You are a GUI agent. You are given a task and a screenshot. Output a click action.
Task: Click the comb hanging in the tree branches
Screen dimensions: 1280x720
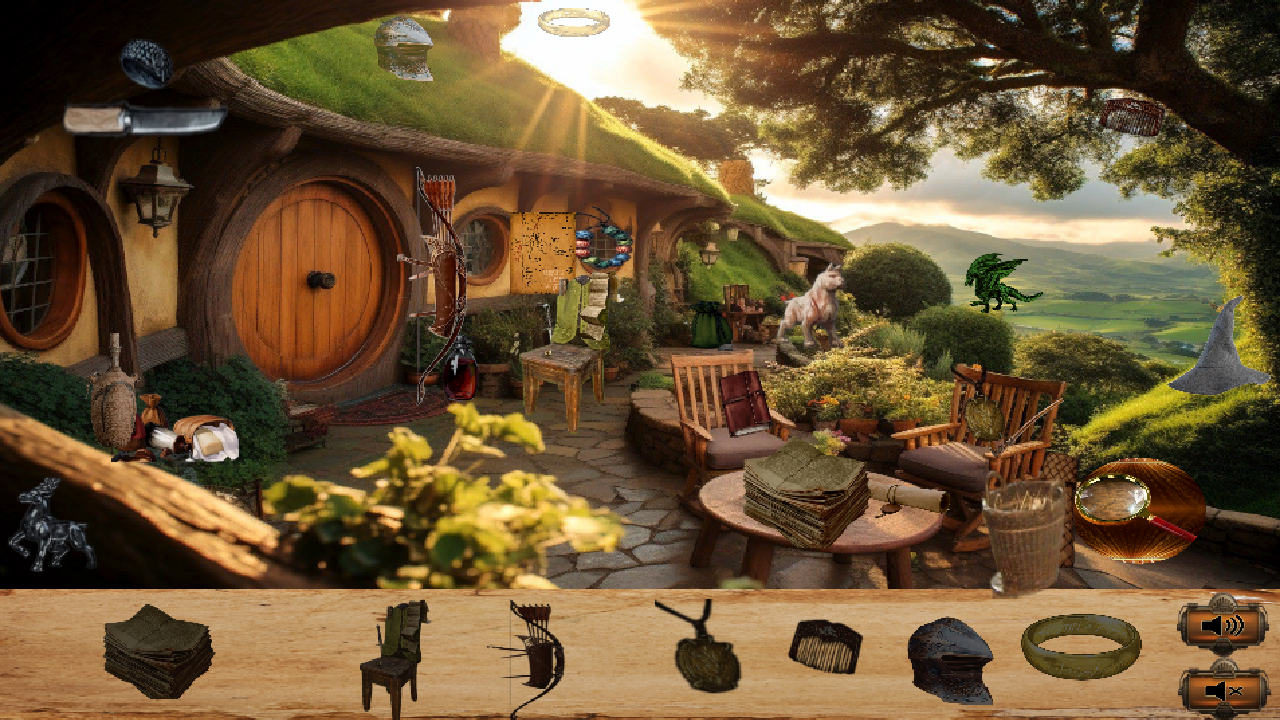click(x=1135, y=115)
